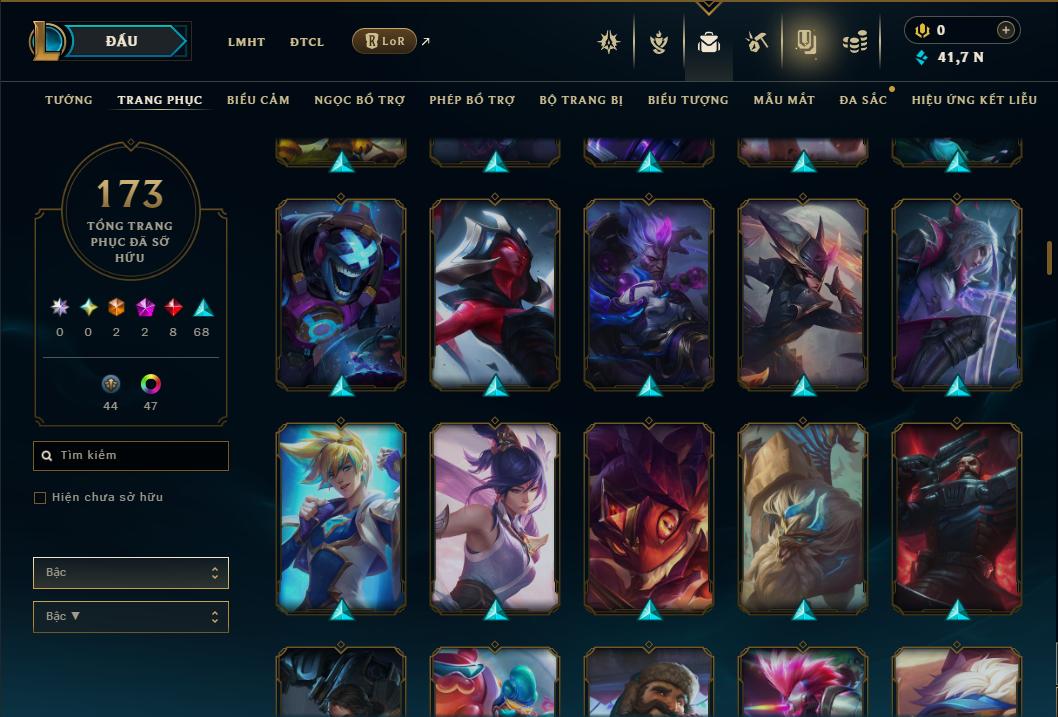Open the BIỂU CẢM tab
Viewport: 1058px width, 717px height.
coord(258,100)
